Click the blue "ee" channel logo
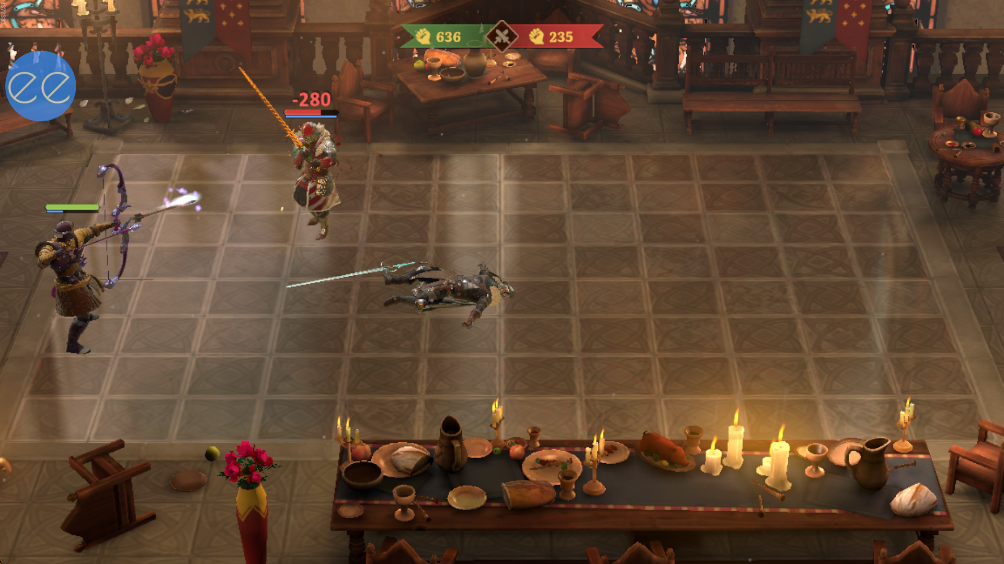This screenshot has height=564, width=1004. (41, 87)
